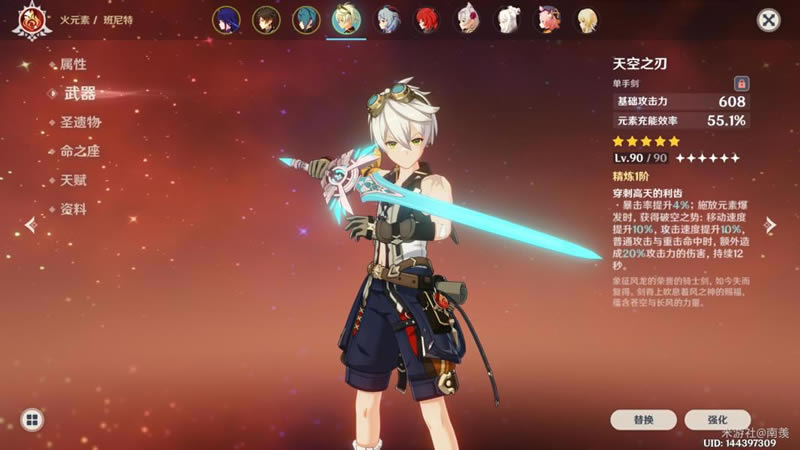Open the 圣遗物 artifacts section

[x=81, y=122]
